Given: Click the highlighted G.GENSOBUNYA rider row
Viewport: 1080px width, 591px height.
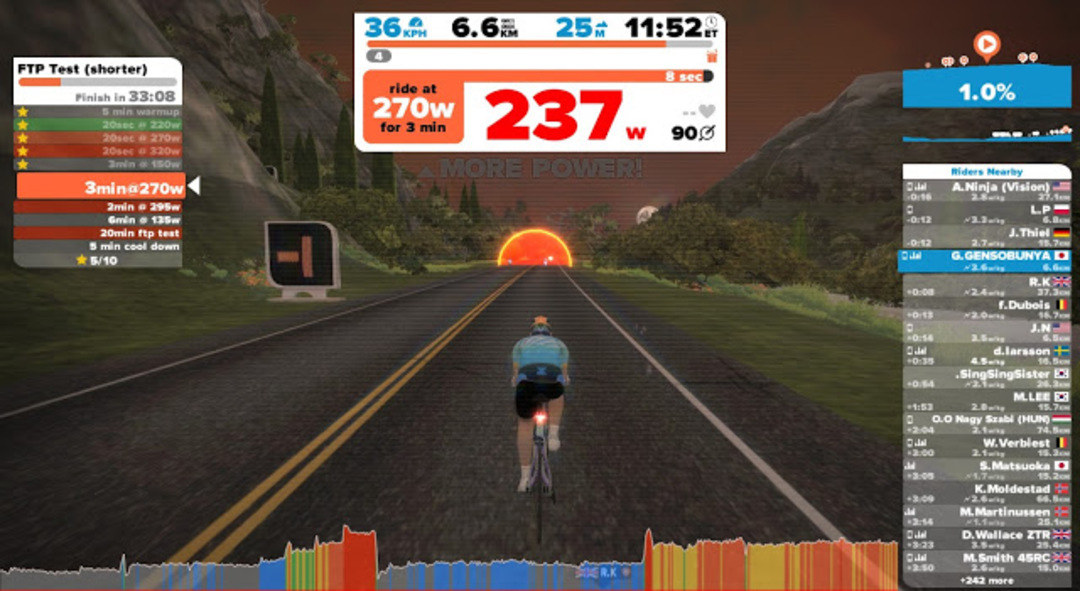Looking at the screenshot, I should [987, 261].
